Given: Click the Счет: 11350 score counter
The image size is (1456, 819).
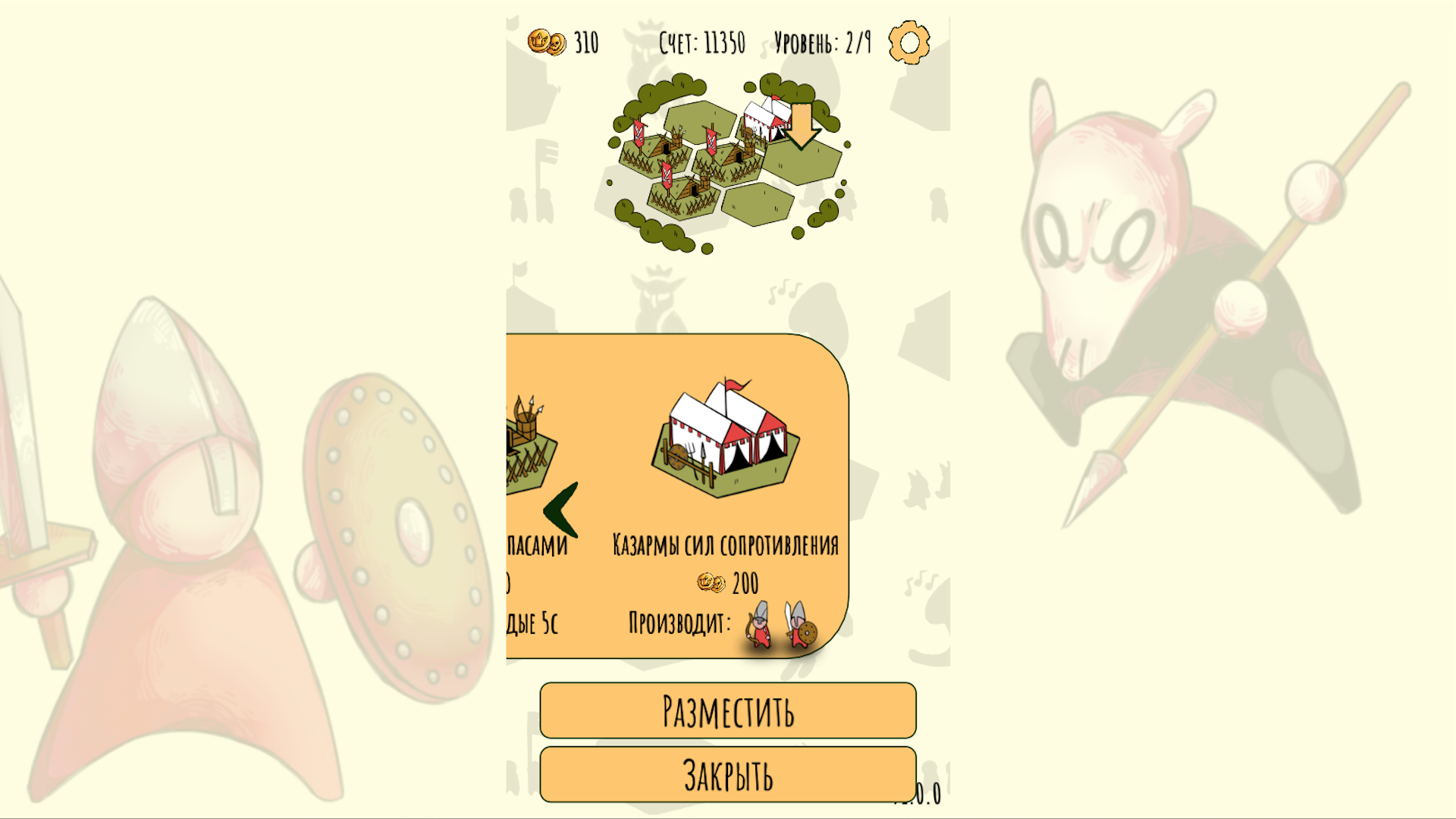Looking at the screenshot, I should coord(701,43).
